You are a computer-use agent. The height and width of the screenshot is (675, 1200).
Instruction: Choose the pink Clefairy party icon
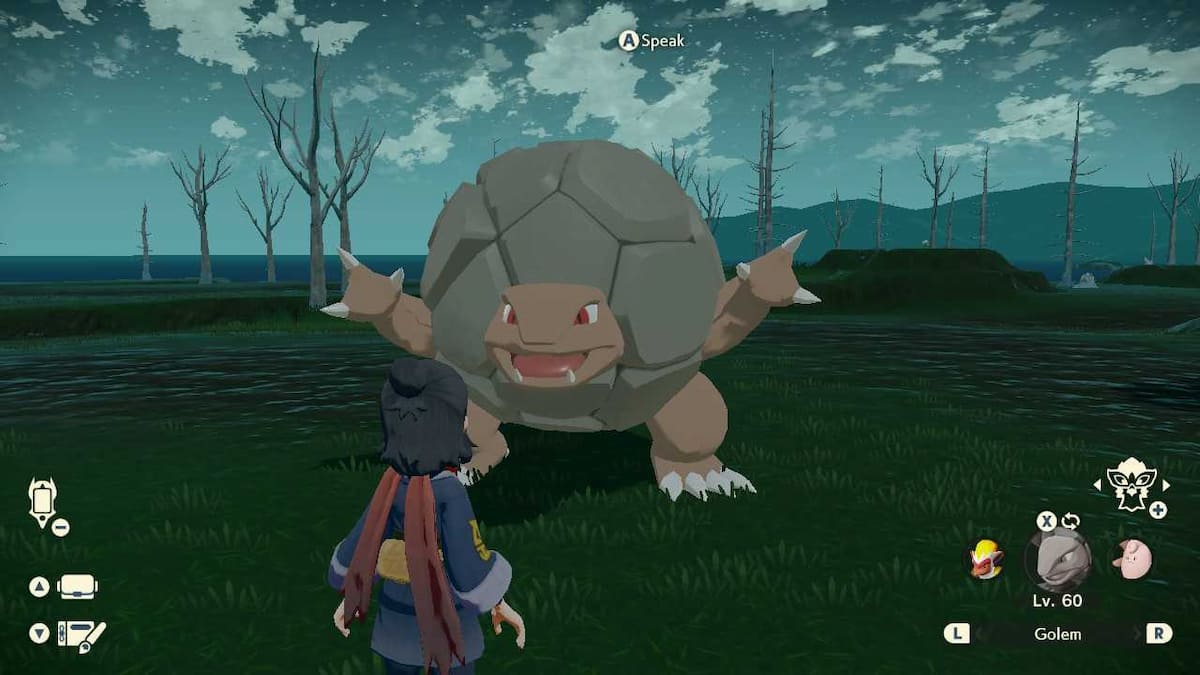(1132, 559)
